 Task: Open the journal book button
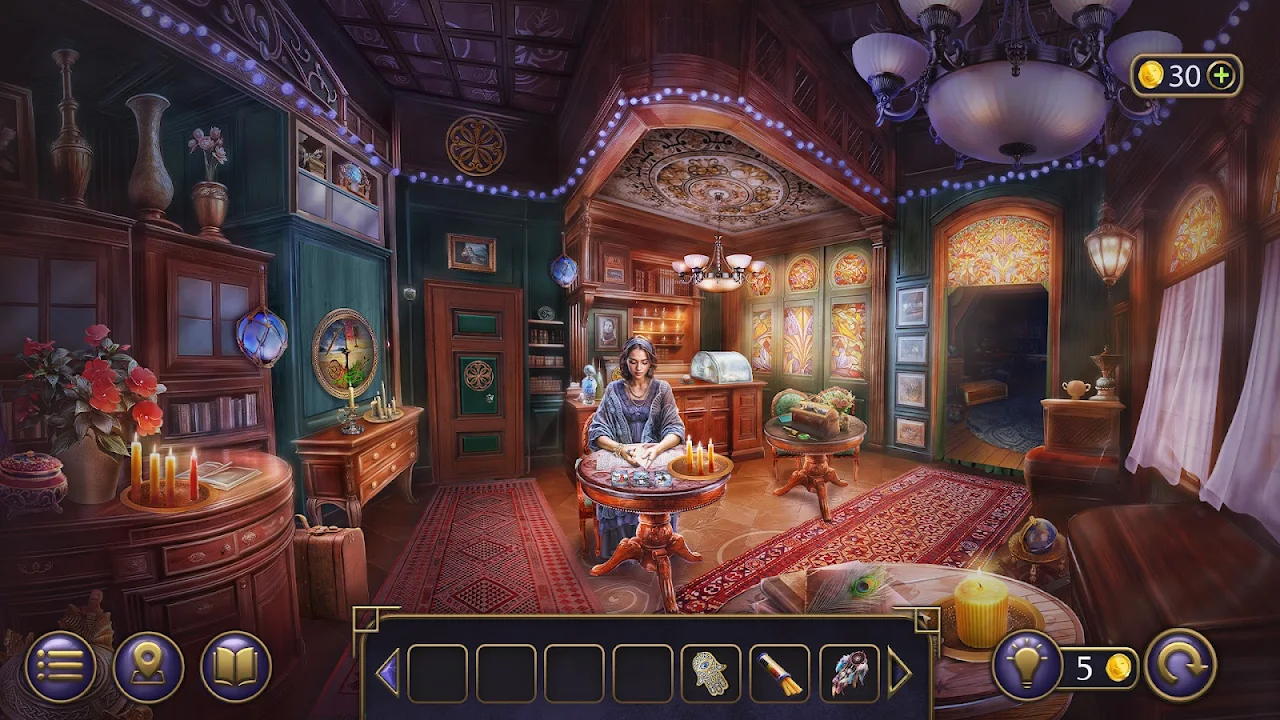click(236, 667)
